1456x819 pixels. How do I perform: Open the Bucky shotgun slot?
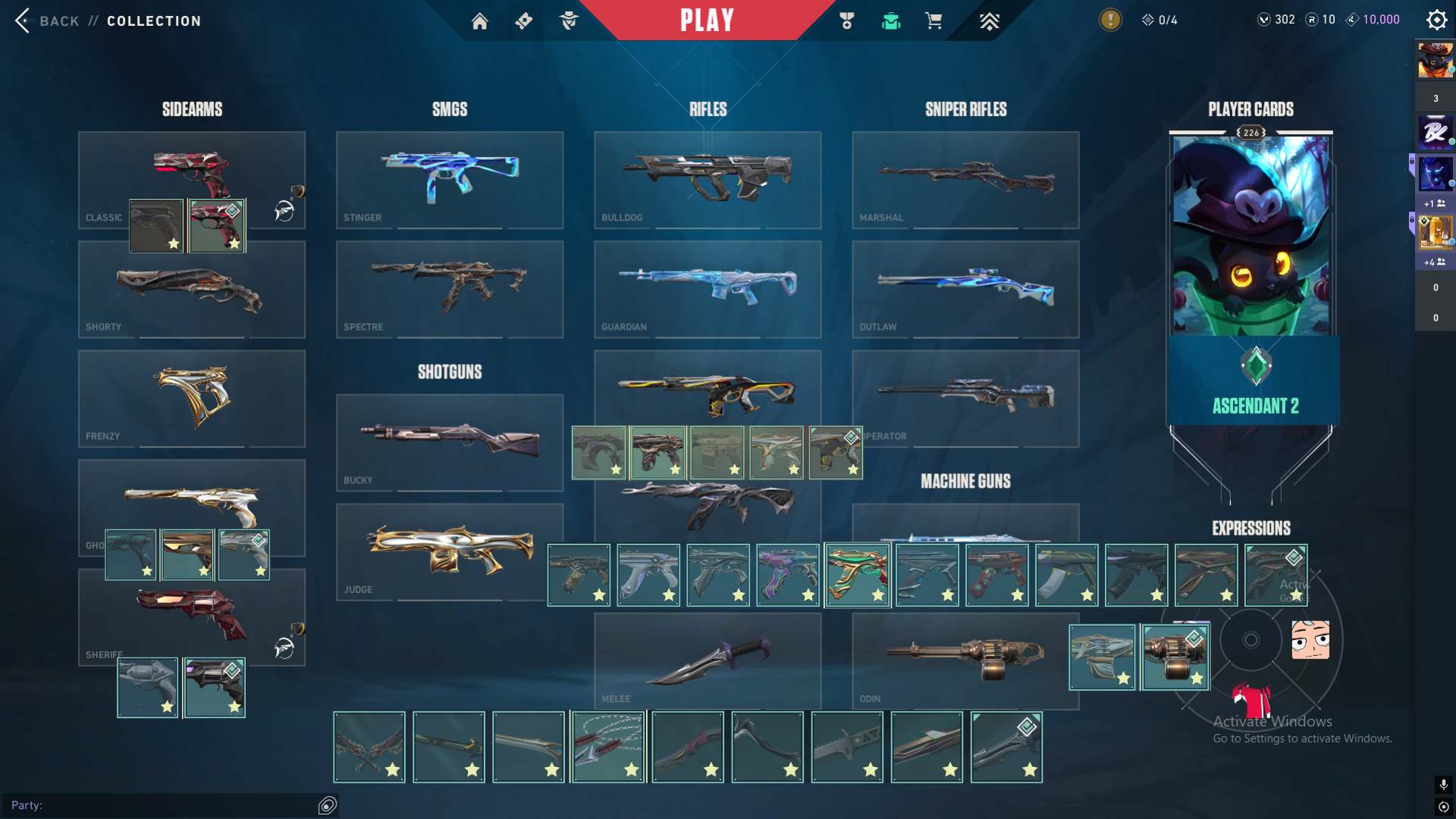click(x=449, y=442)
